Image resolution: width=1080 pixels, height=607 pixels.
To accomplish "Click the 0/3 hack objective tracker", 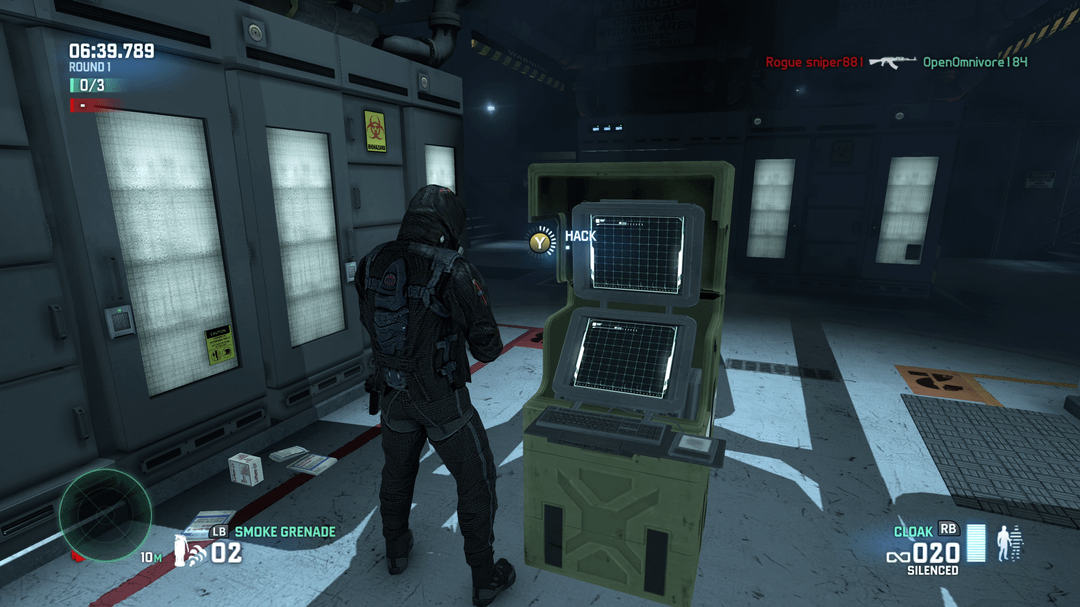I will [92, 86].
